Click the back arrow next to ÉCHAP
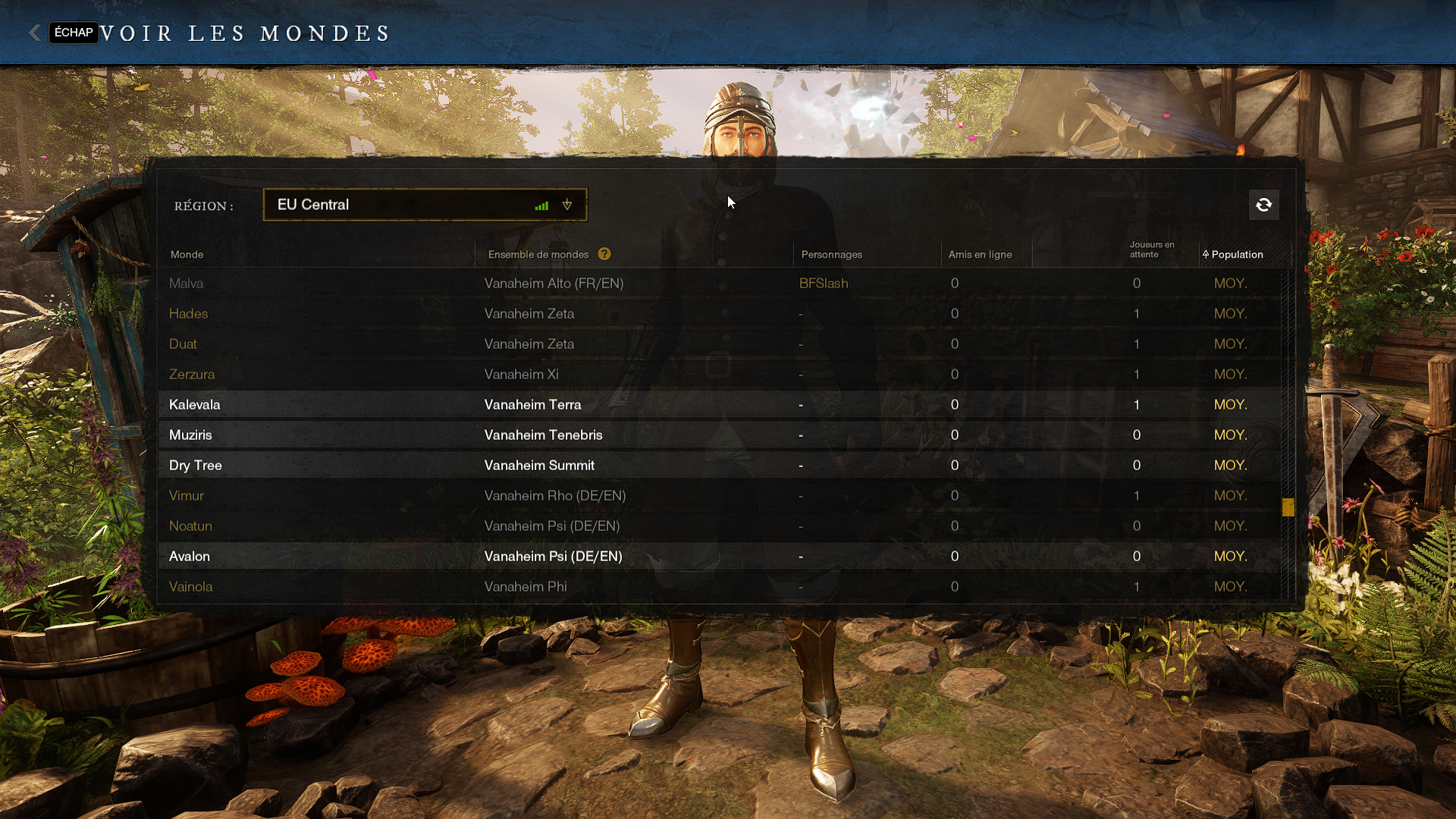Viewport: 1456px width, 819px height. click(x=34, y=33)
